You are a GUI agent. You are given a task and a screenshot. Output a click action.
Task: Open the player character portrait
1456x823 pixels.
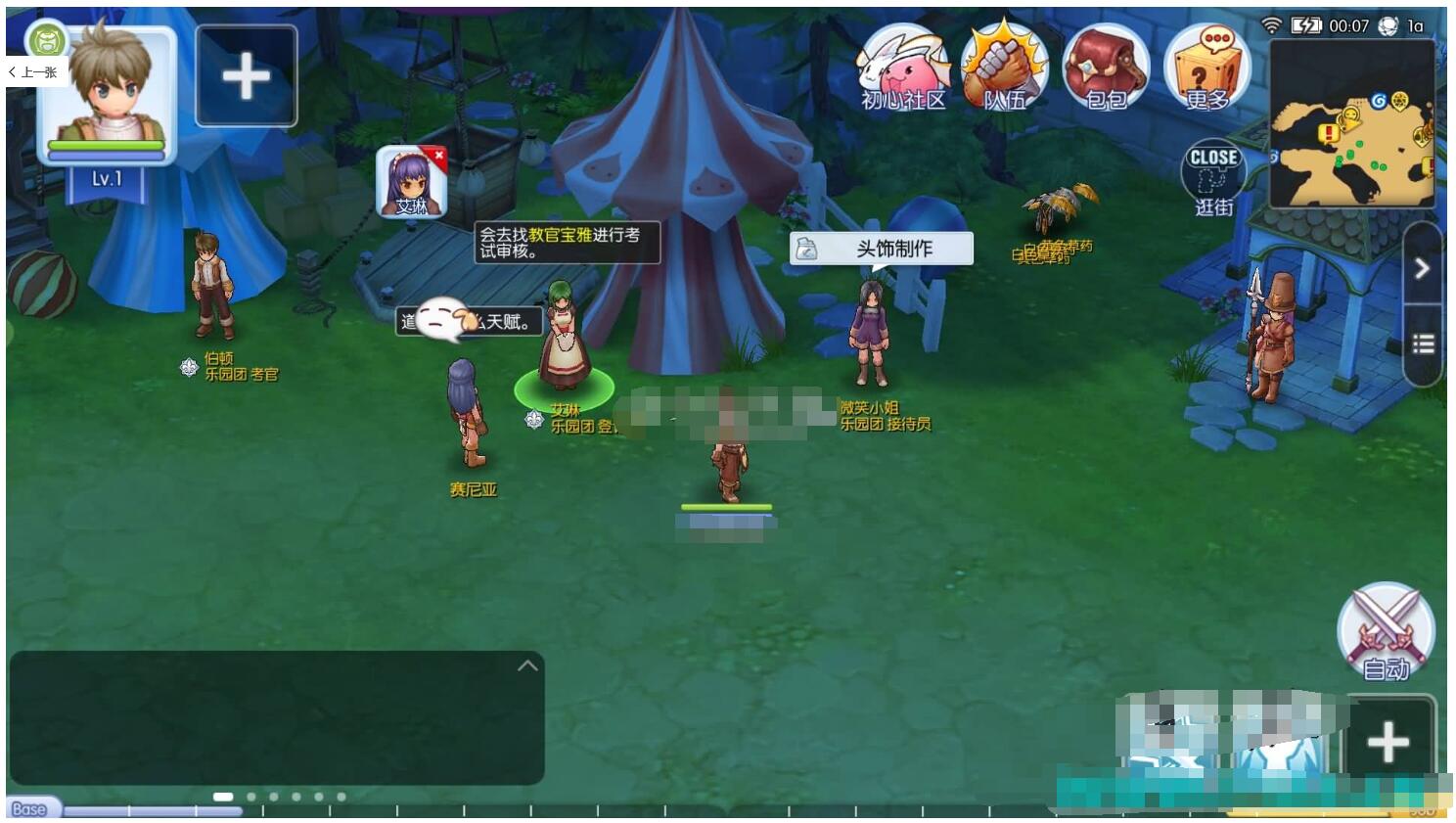107,93
